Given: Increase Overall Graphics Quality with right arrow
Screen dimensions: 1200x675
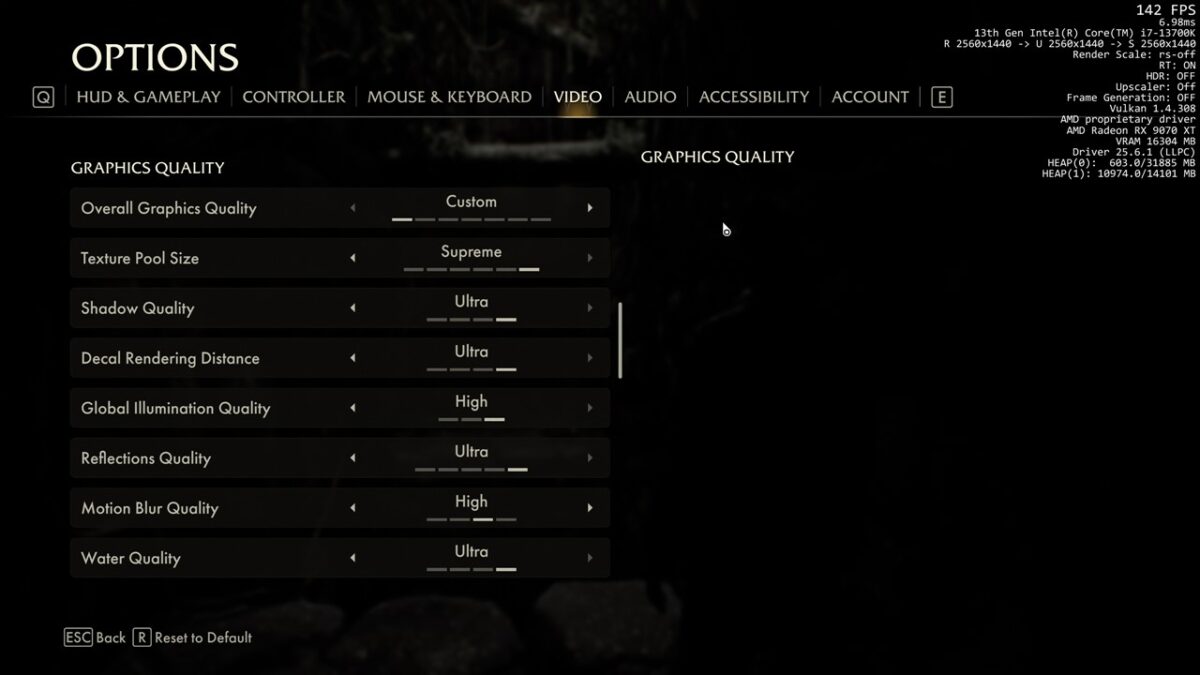Looking at the screenshot, I should coord(590,208).
